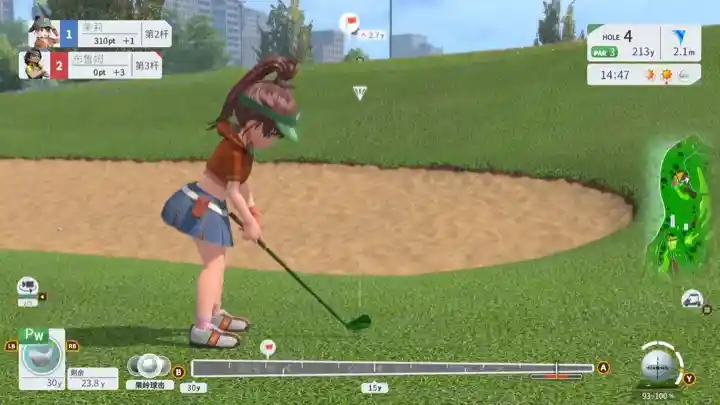
Task: Open the Hole 4 info panel
Action: coord(643,44)
